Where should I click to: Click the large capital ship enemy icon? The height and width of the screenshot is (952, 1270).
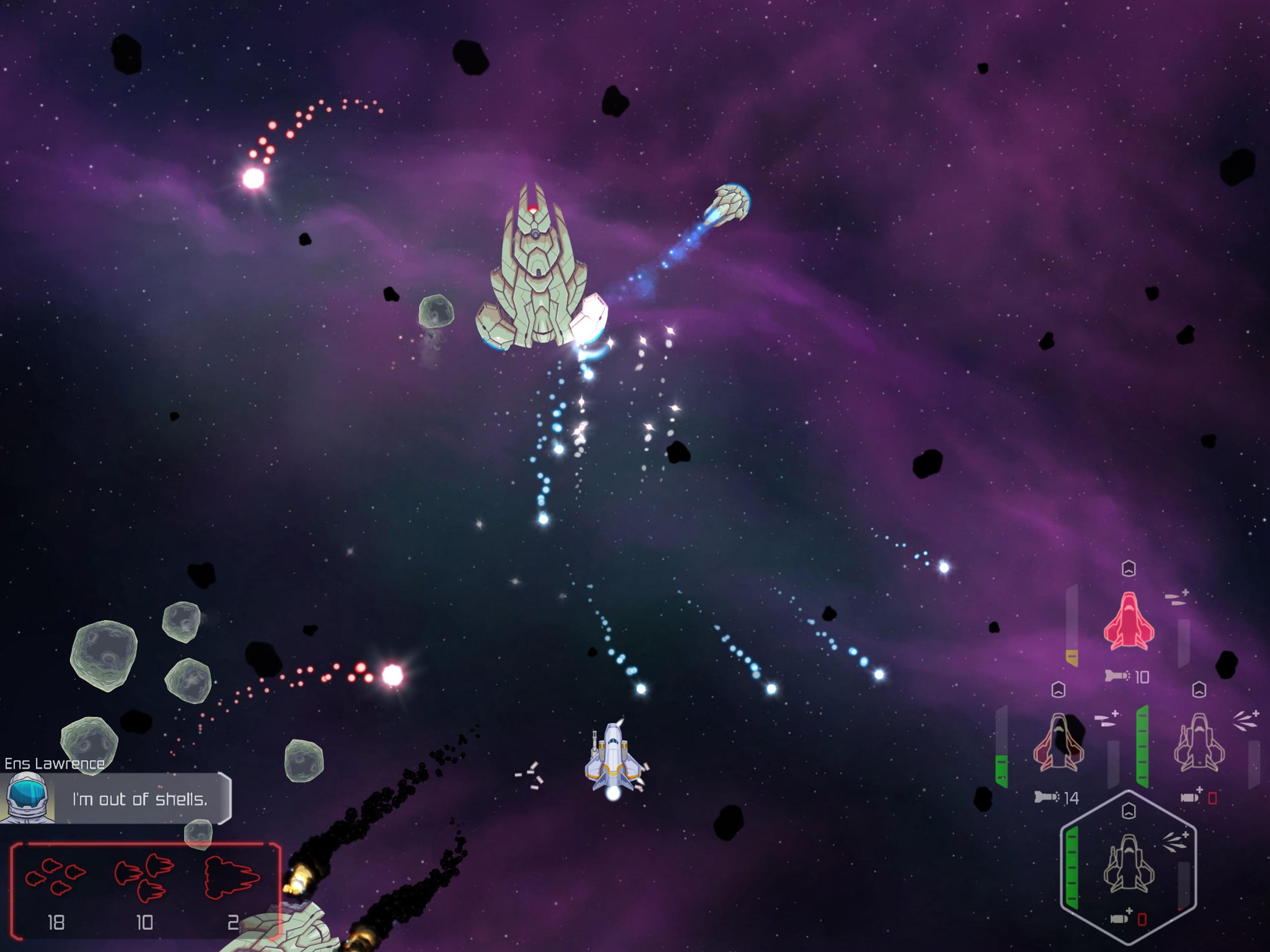point(232,877)
